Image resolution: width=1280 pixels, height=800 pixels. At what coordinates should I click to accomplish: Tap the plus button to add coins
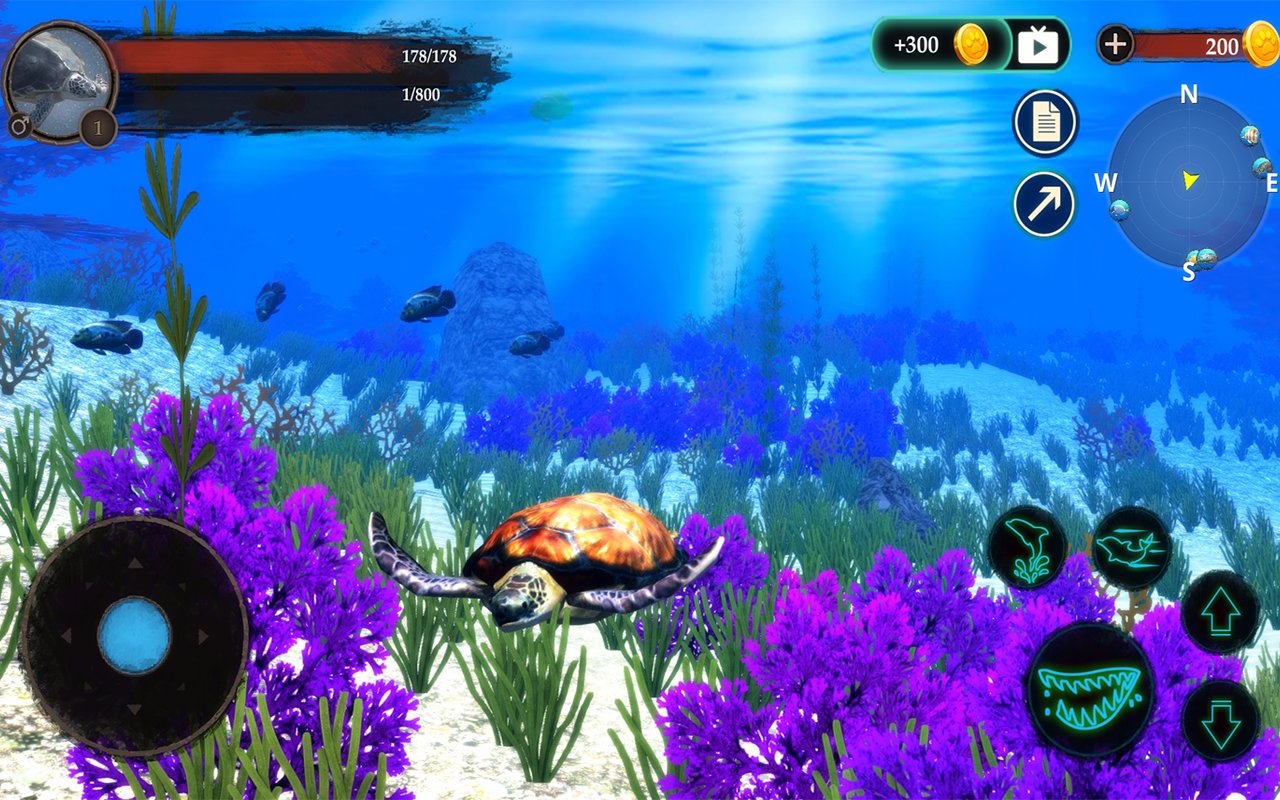tap(1115, 44)
